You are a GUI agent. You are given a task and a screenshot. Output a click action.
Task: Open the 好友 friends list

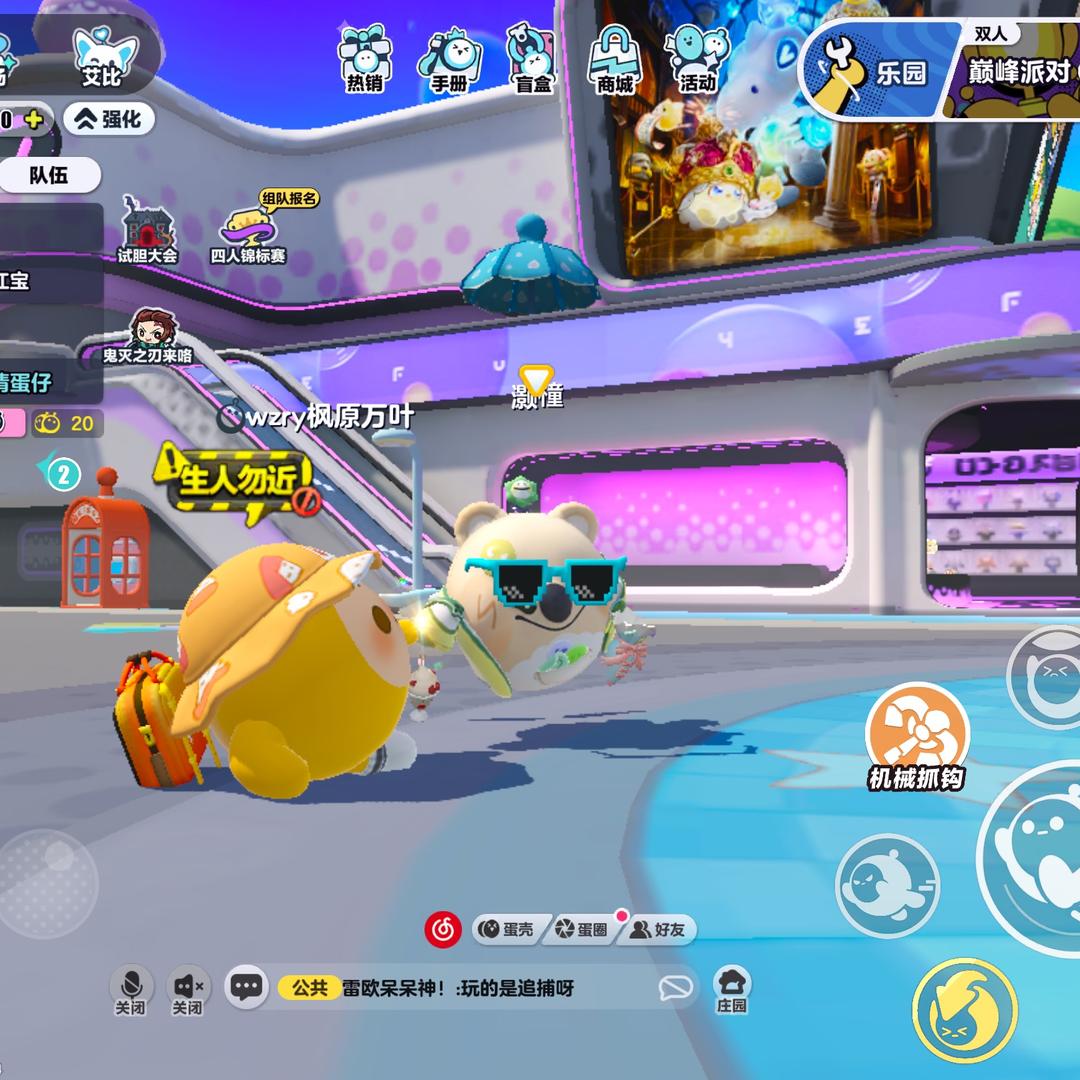pos(658,930)
